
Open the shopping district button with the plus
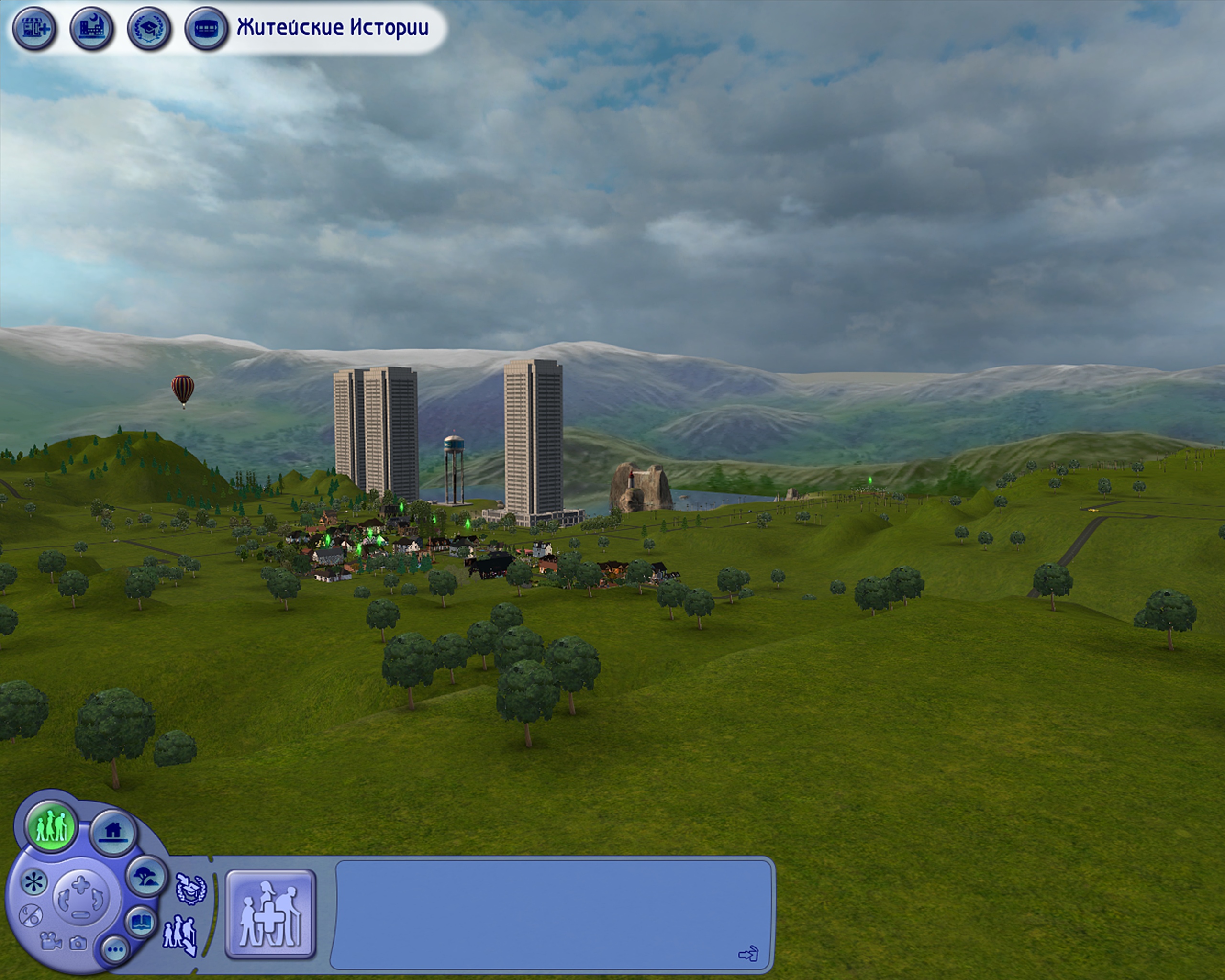click(34, 27)
